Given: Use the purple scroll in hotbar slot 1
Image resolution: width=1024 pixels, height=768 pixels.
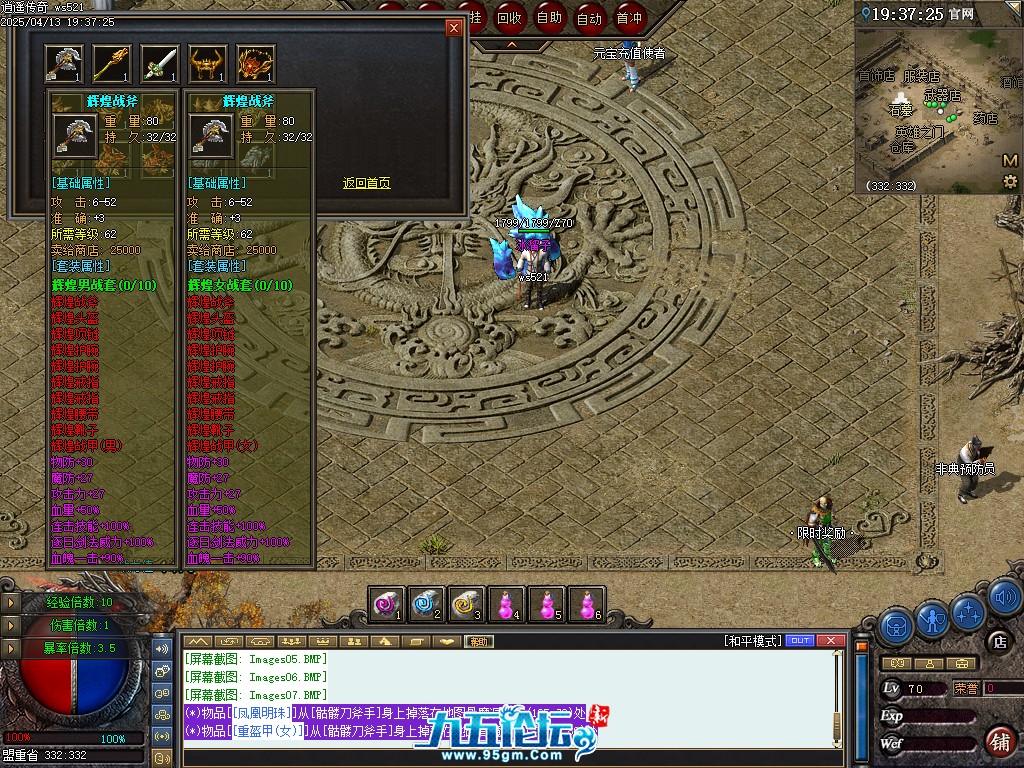Looking at the screenshot, I should pyautogui.click(x=387, y=604).
